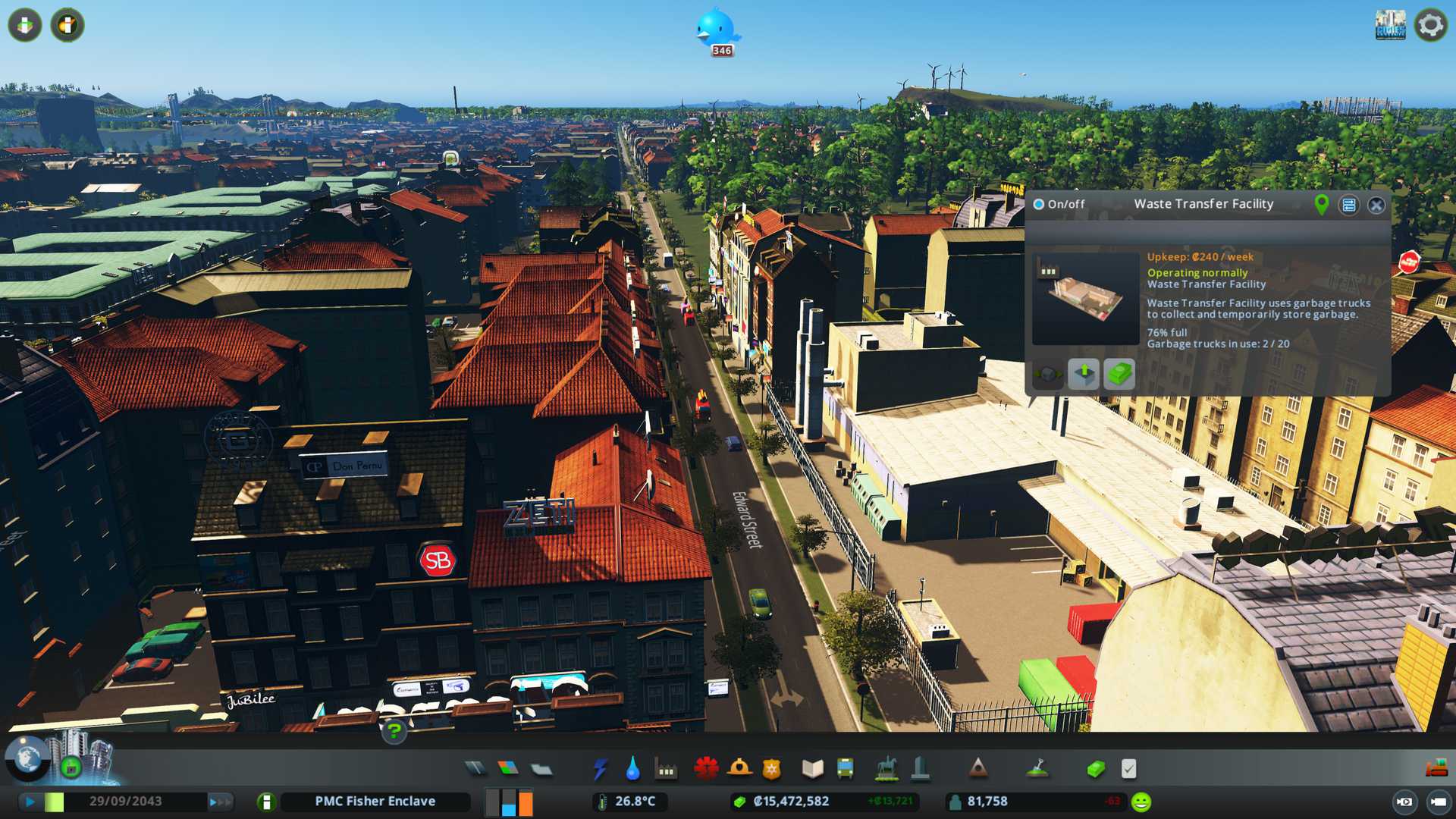Open the Healthcare red cross menu
Image resolution: width=1456 pixels, height=819 pixels.
(706, 769)
